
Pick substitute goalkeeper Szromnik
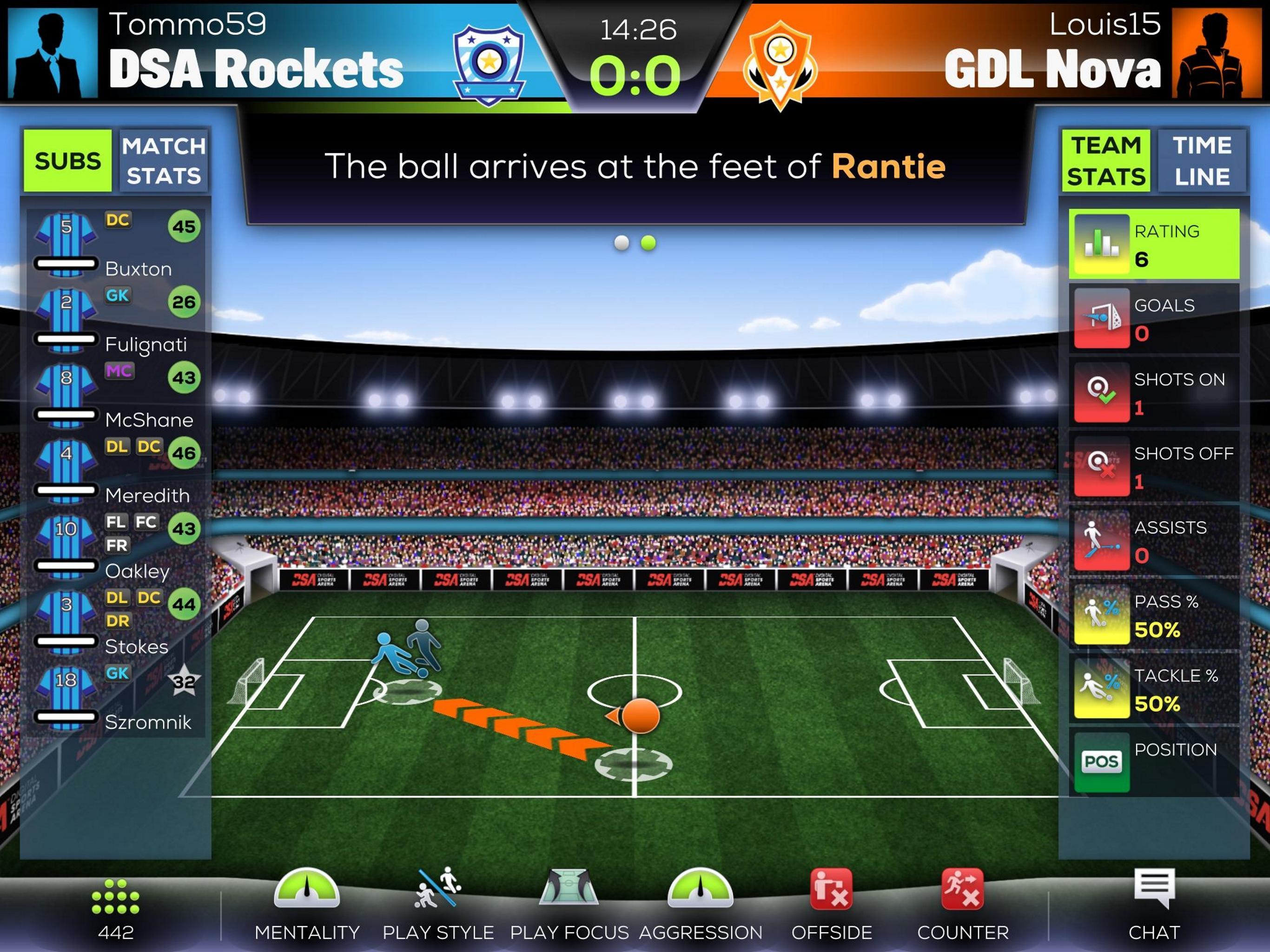pos(116,698)
